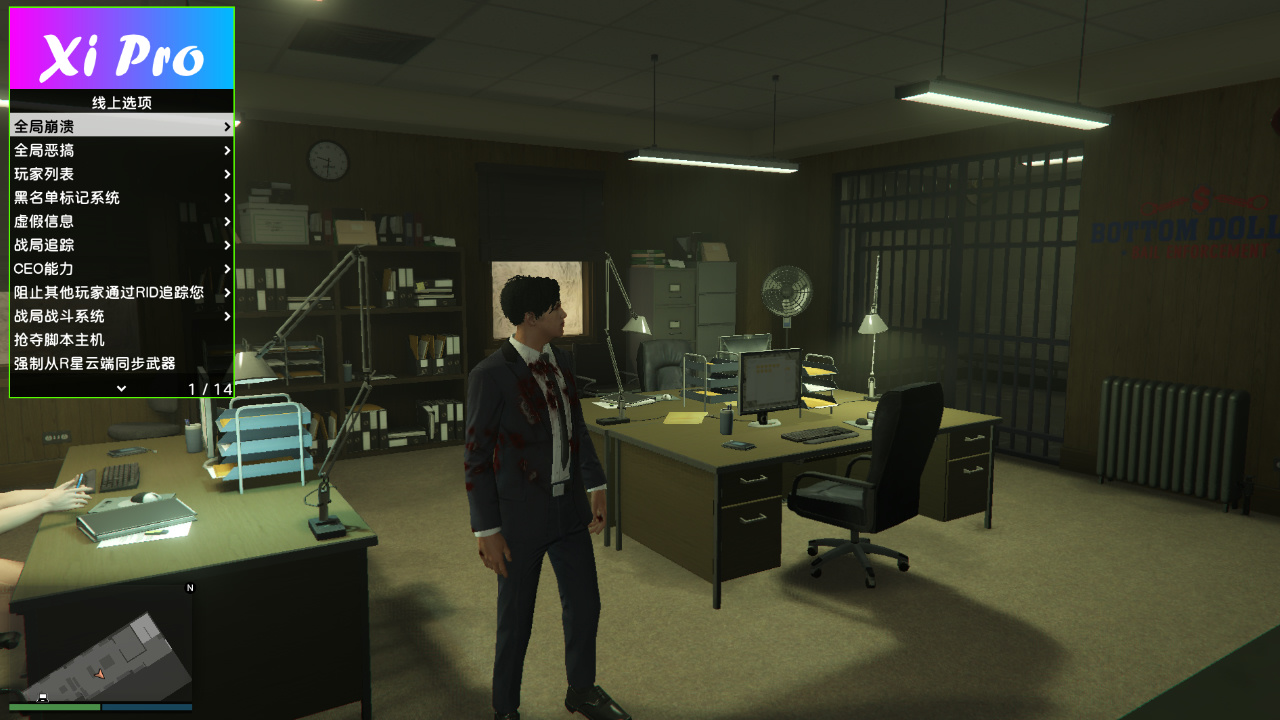Activate the 抢夺脚本主机 option
This screenshot has width=1280, height=720.
point(121,340)
